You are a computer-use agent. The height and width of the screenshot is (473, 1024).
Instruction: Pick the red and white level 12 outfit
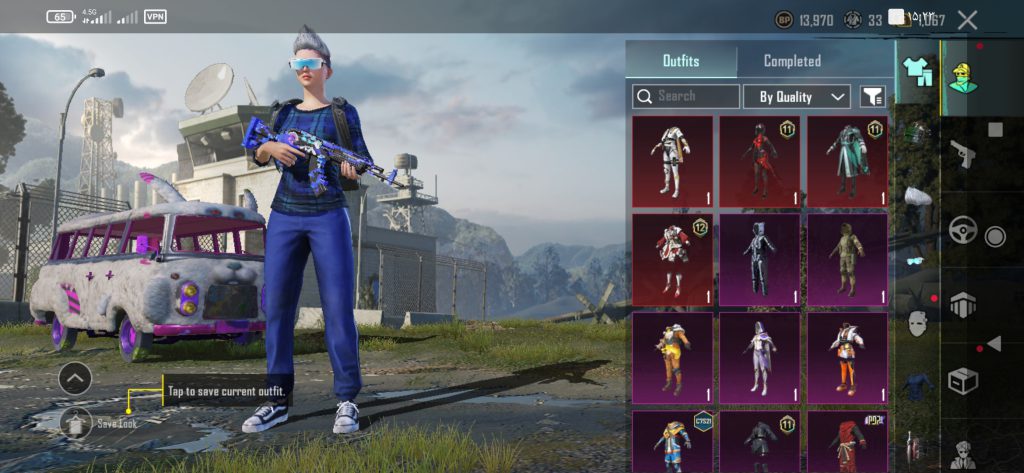672,258
